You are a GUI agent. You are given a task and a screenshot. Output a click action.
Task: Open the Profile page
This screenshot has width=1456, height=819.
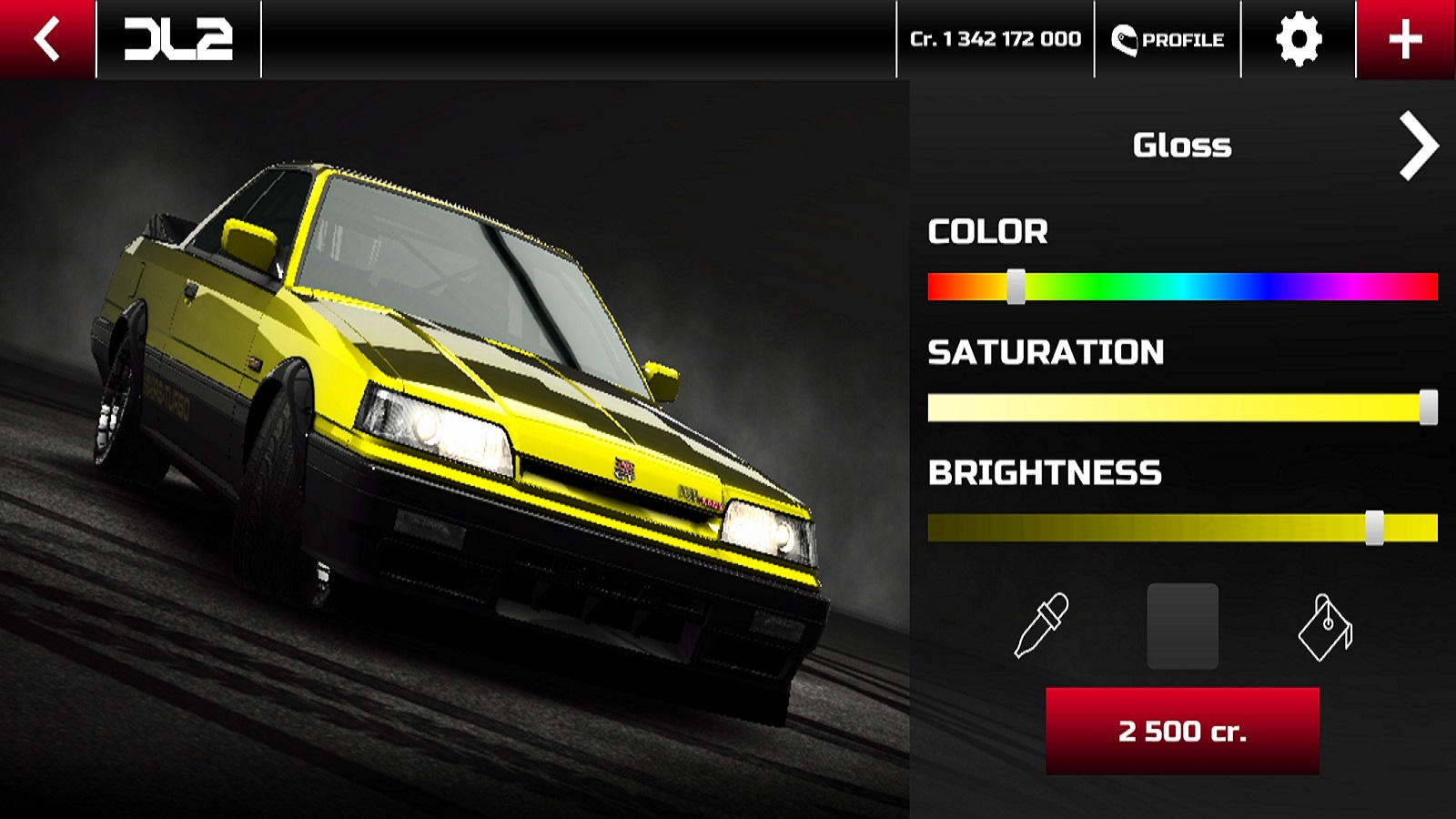(x=1168, y=39)
